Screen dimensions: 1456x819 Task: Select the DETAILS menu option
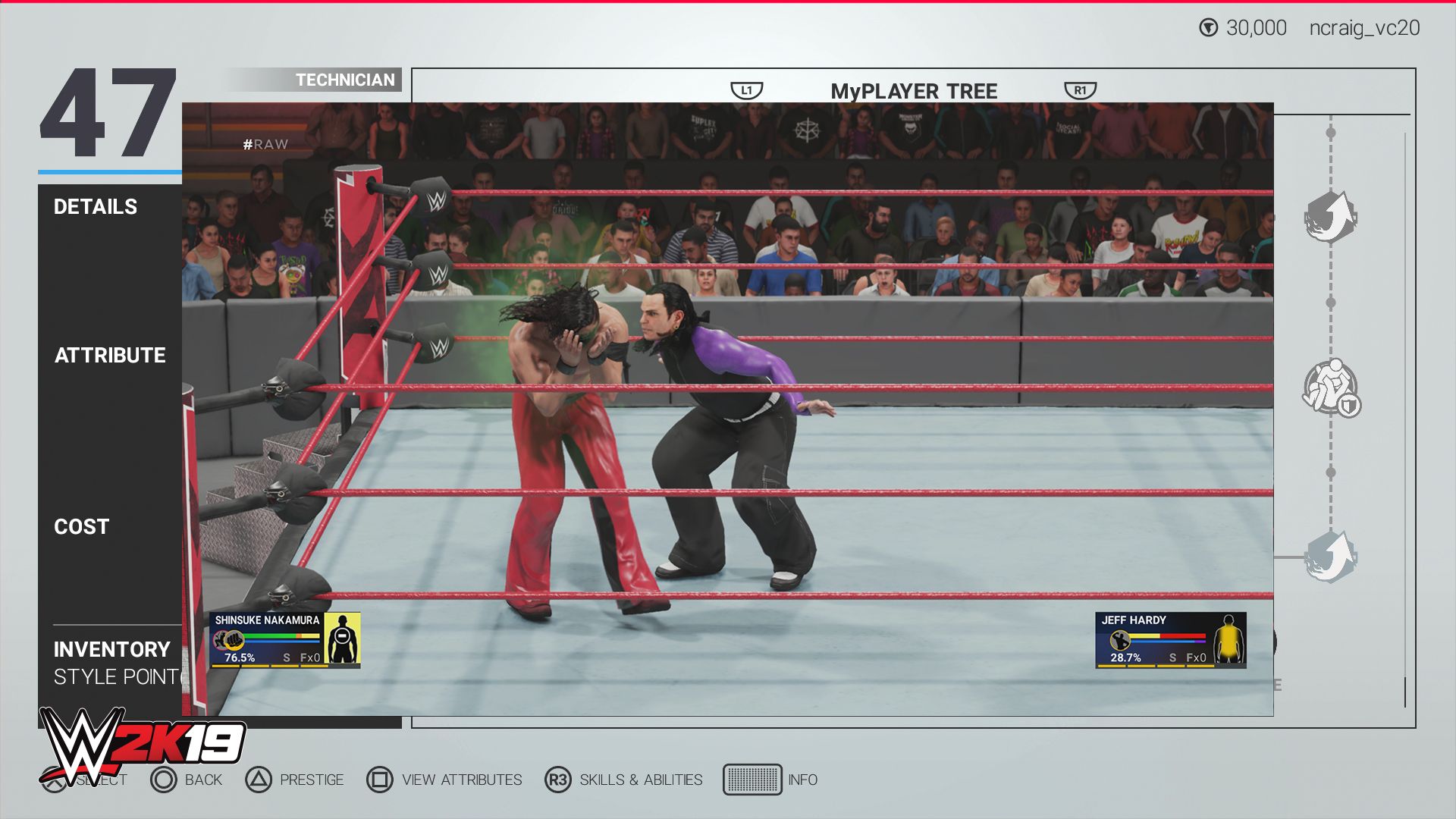pos(96,206)
